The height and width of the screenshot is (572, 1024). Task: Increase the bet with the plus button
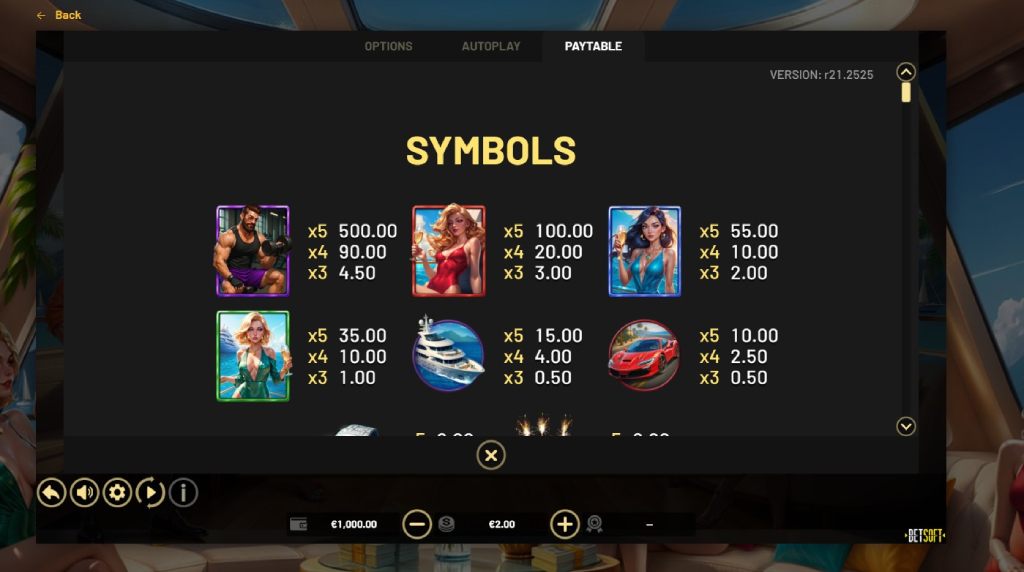click(x=565, y=524)
